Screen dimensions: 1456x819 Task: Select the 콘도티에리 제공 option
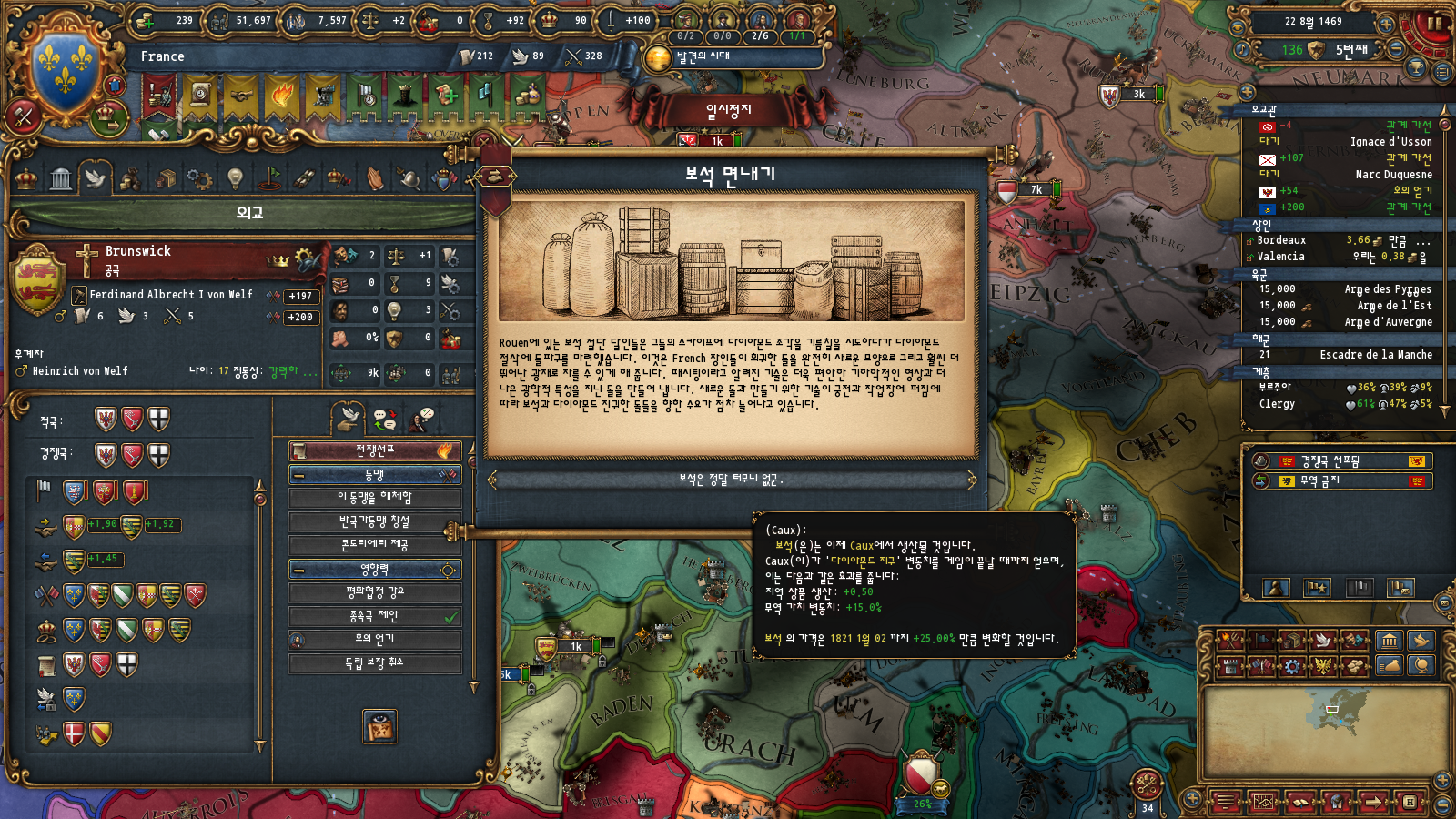375,545
